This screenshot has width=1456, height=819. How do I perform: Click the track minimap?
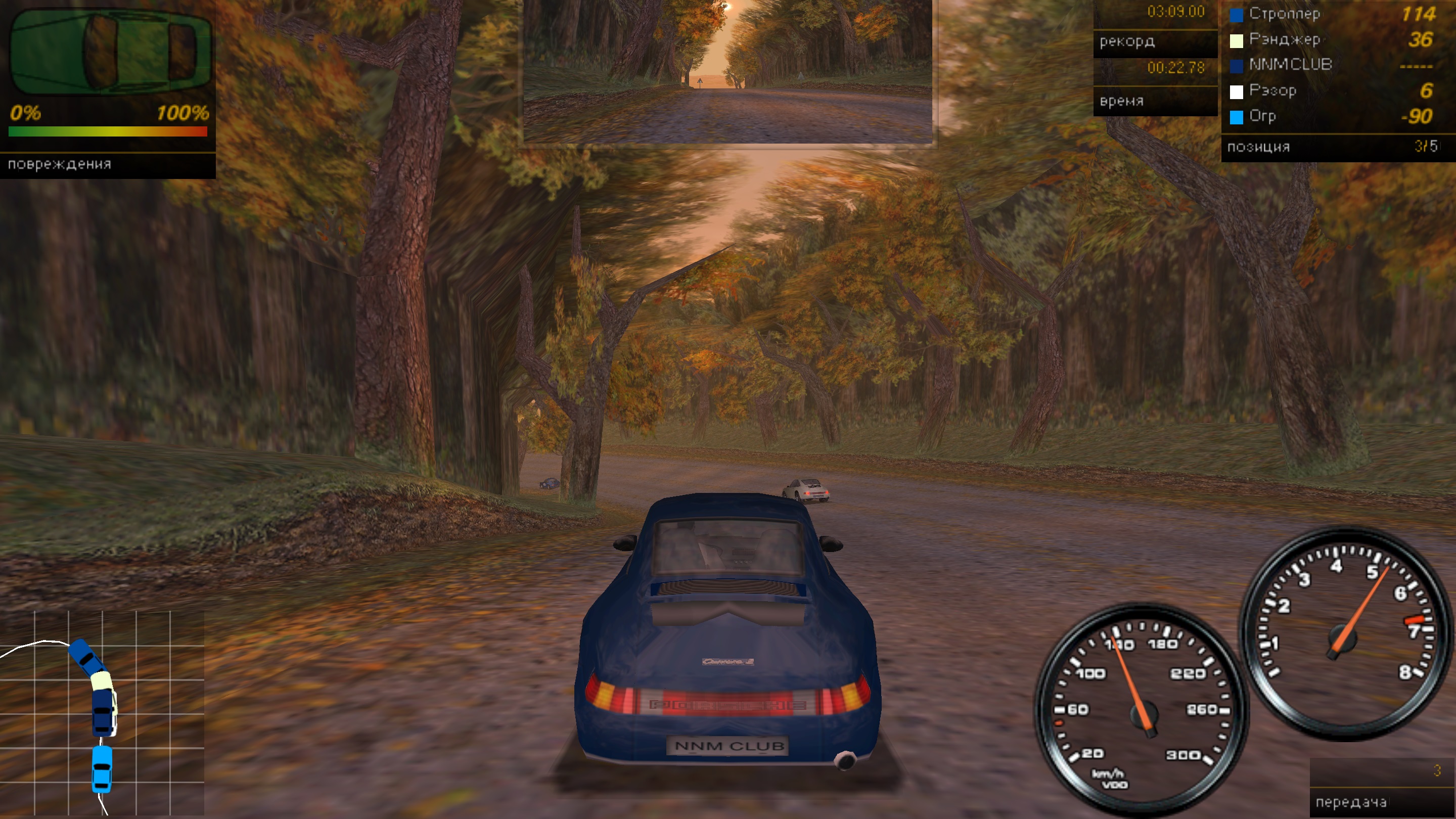tap(102, 713)
